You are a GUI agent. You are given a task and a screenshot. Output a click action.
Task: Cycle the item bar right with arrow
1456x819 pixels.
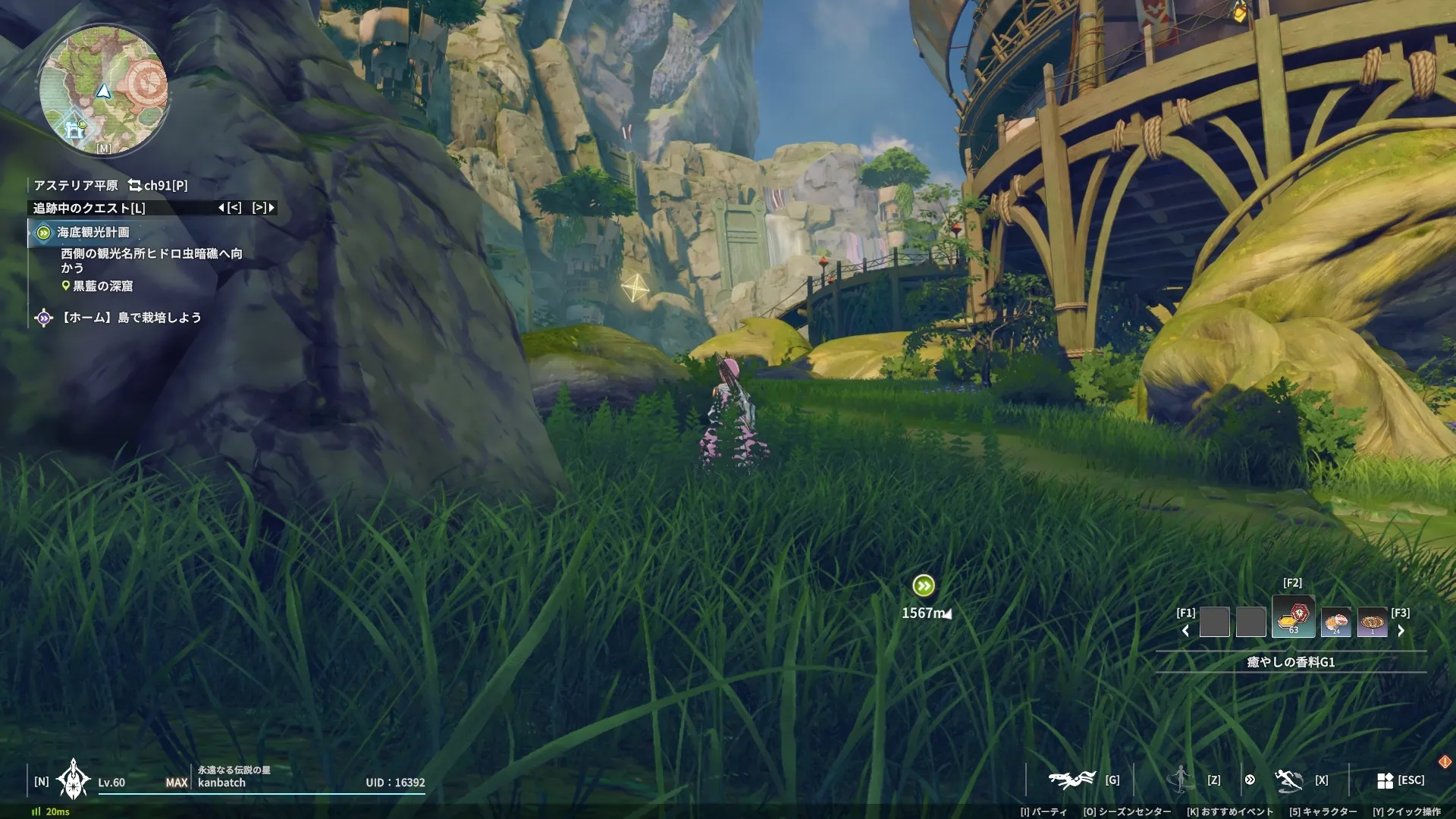(1401, 631)
